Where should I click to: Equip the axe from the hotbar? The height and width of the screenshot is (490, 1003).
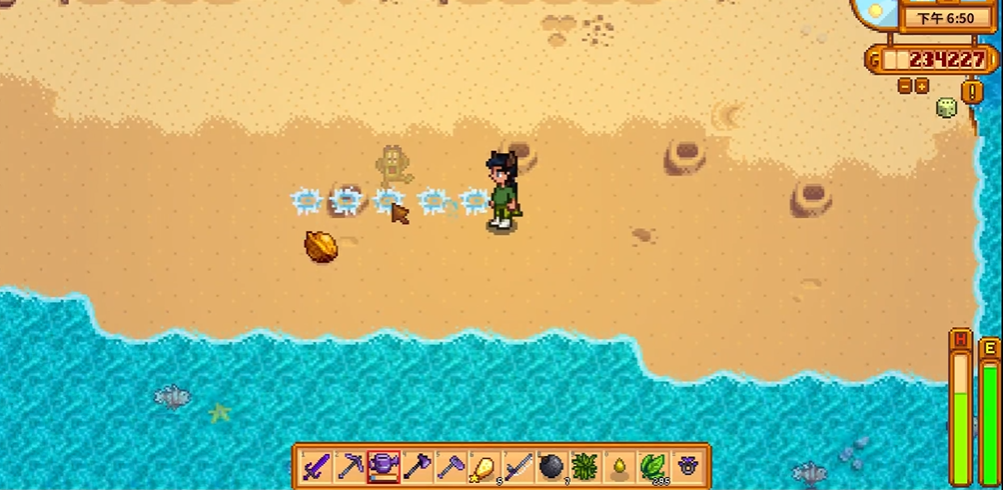417,466
